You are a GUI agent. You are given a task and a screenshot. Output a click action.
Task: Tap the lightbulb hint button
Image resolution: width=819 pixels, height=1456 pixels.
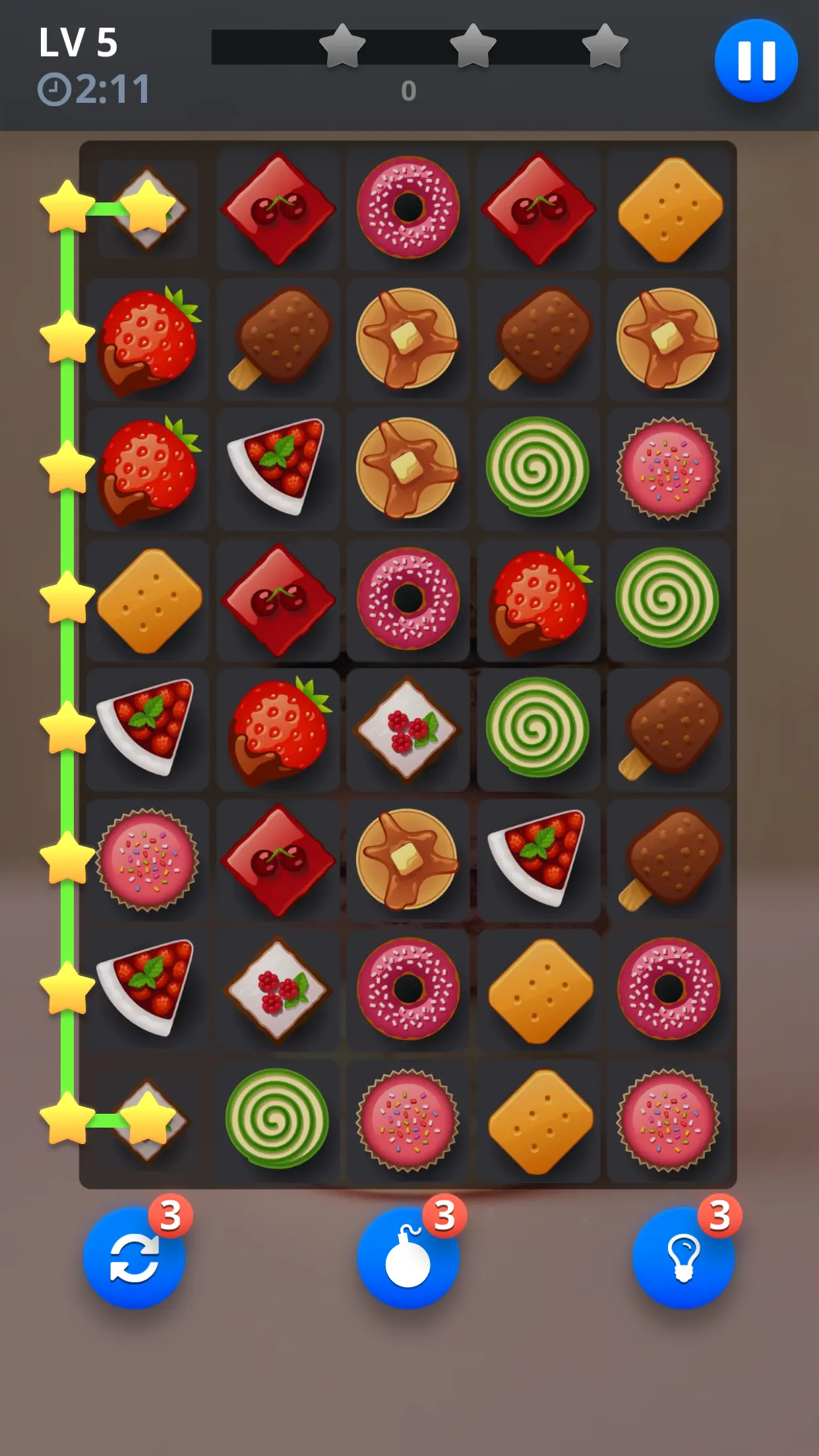[683, 1257]
